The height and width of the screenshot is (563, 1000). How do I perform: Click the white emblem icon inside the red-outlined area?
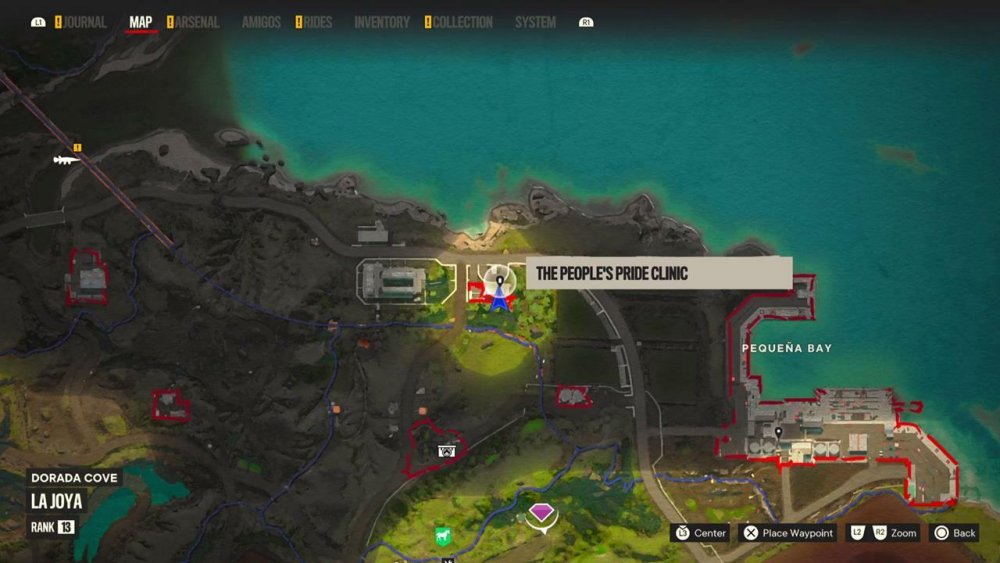tap(446, 451)
